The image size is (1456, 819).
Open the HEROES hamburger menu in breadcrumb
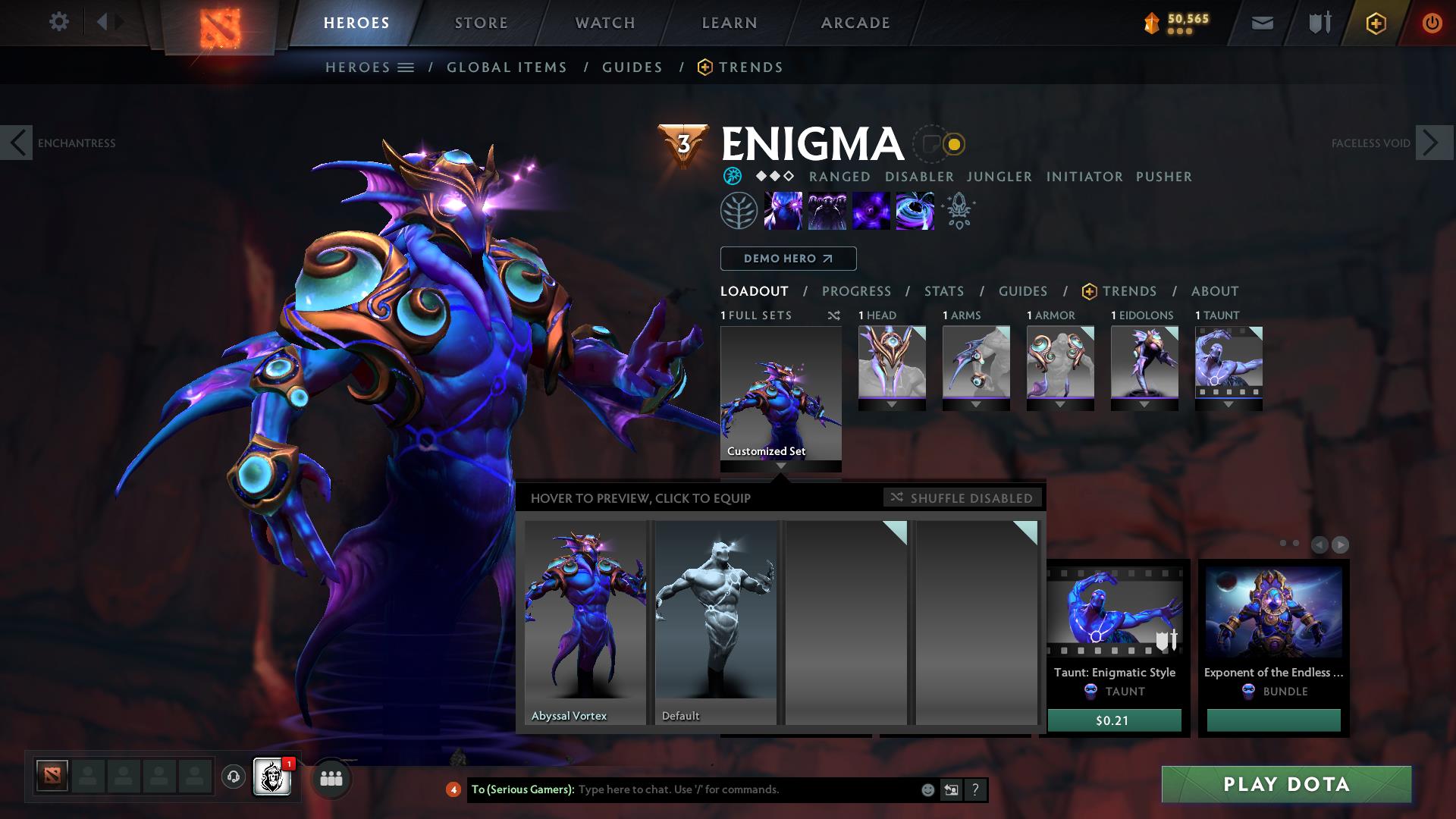(406, 67)
